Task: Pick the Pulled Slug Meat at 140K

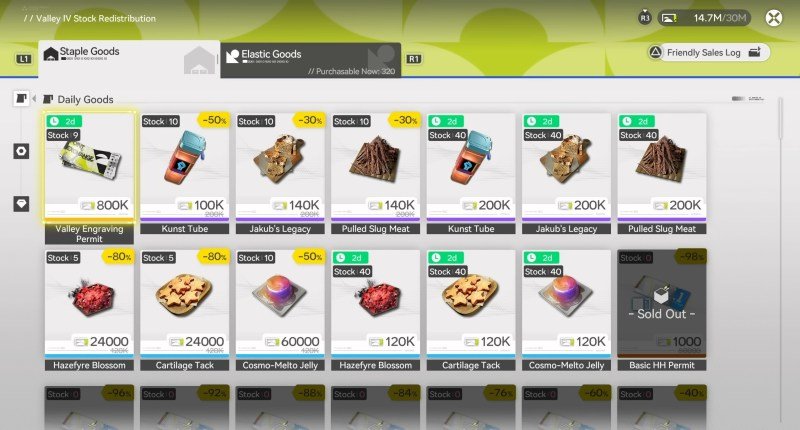Action: click(375, 167)
